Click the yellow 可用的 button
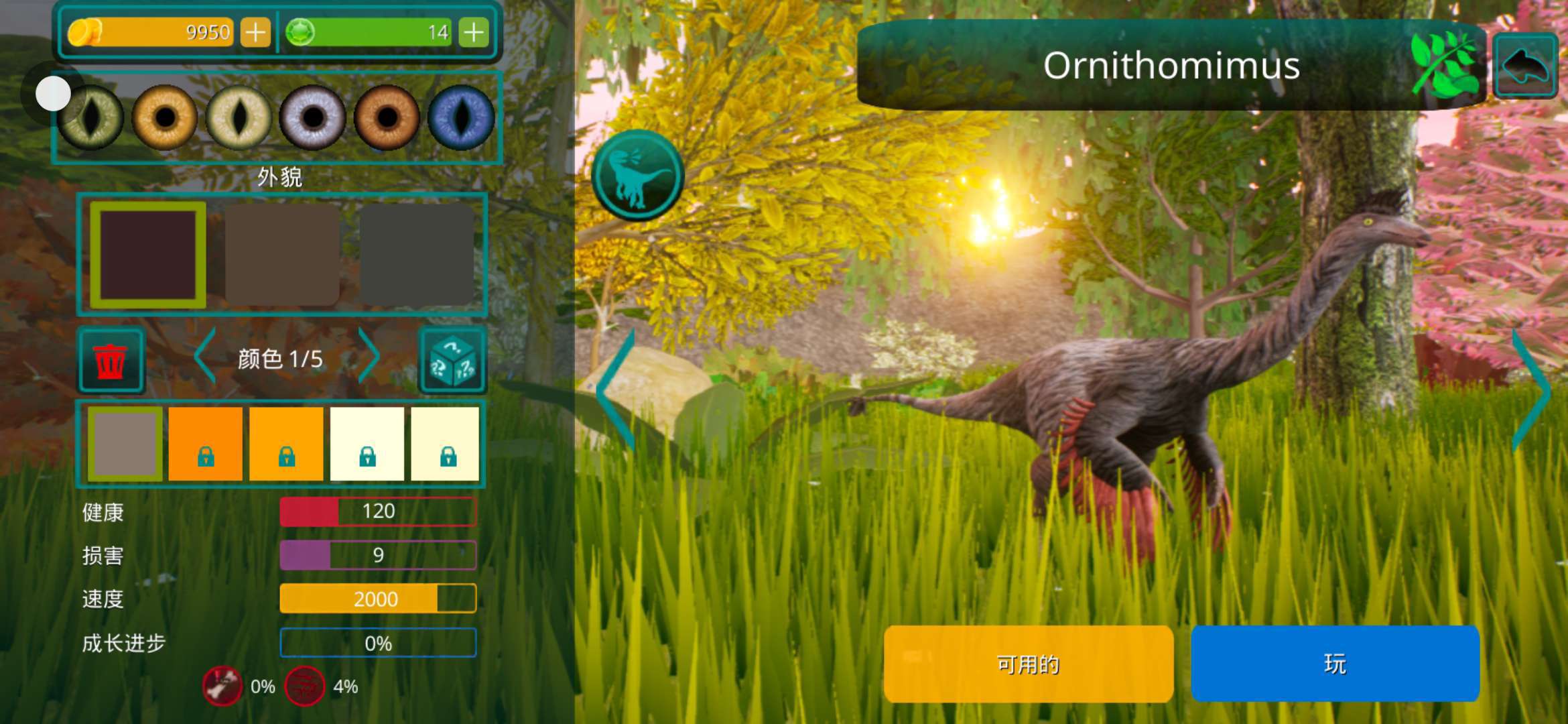Viewport: 1568px width, 724px height. click(x=1029, y=664)
